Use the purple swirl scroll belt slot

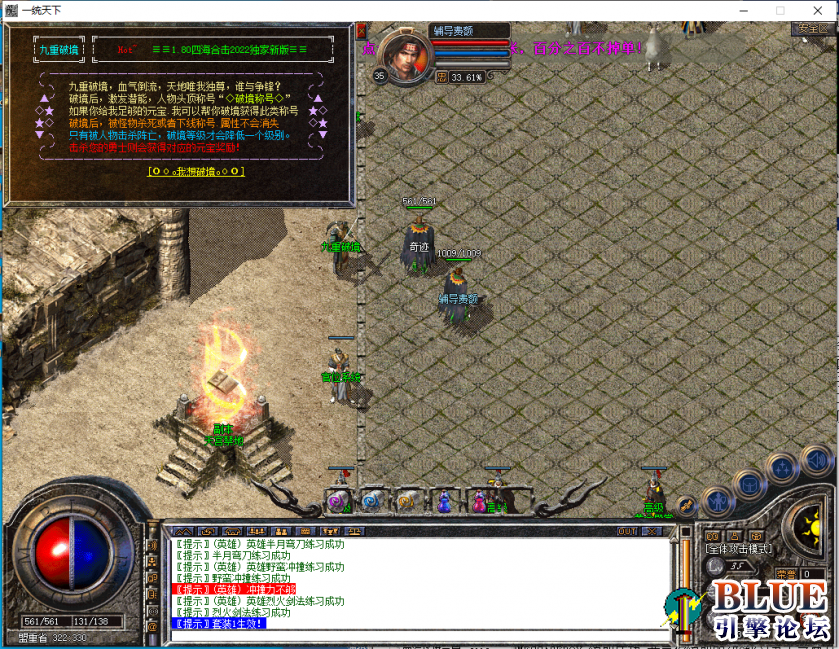[338, 499]
